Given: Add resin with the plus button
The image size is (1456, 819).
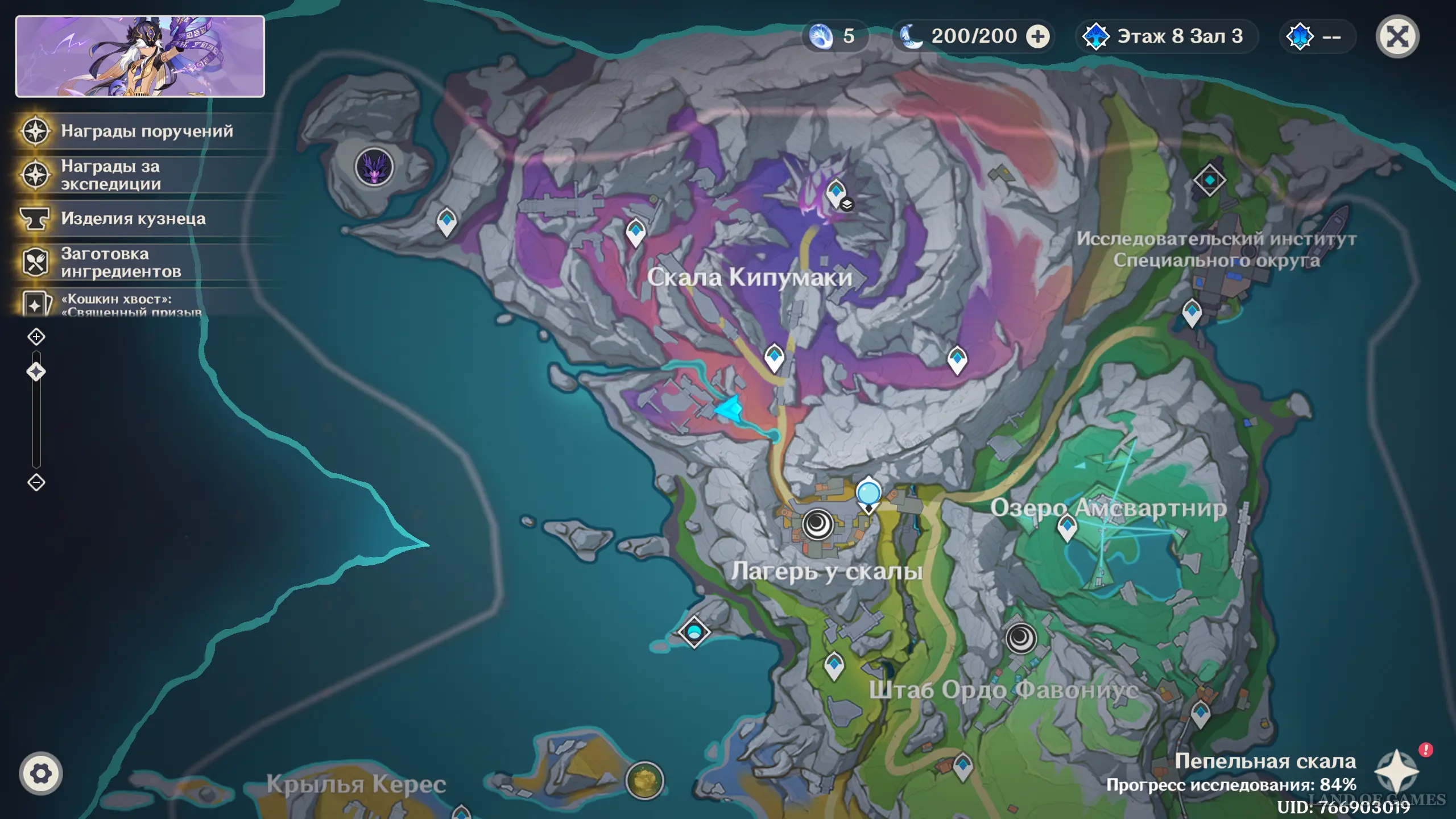Looking at the screenshot, I should (x=1038, y=37).
